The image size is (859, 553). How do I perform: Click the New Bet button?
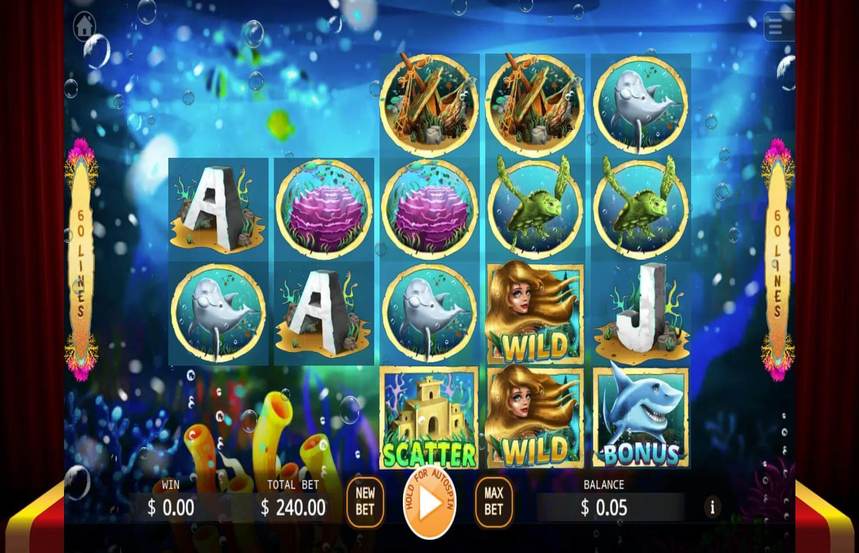(365, 500)
